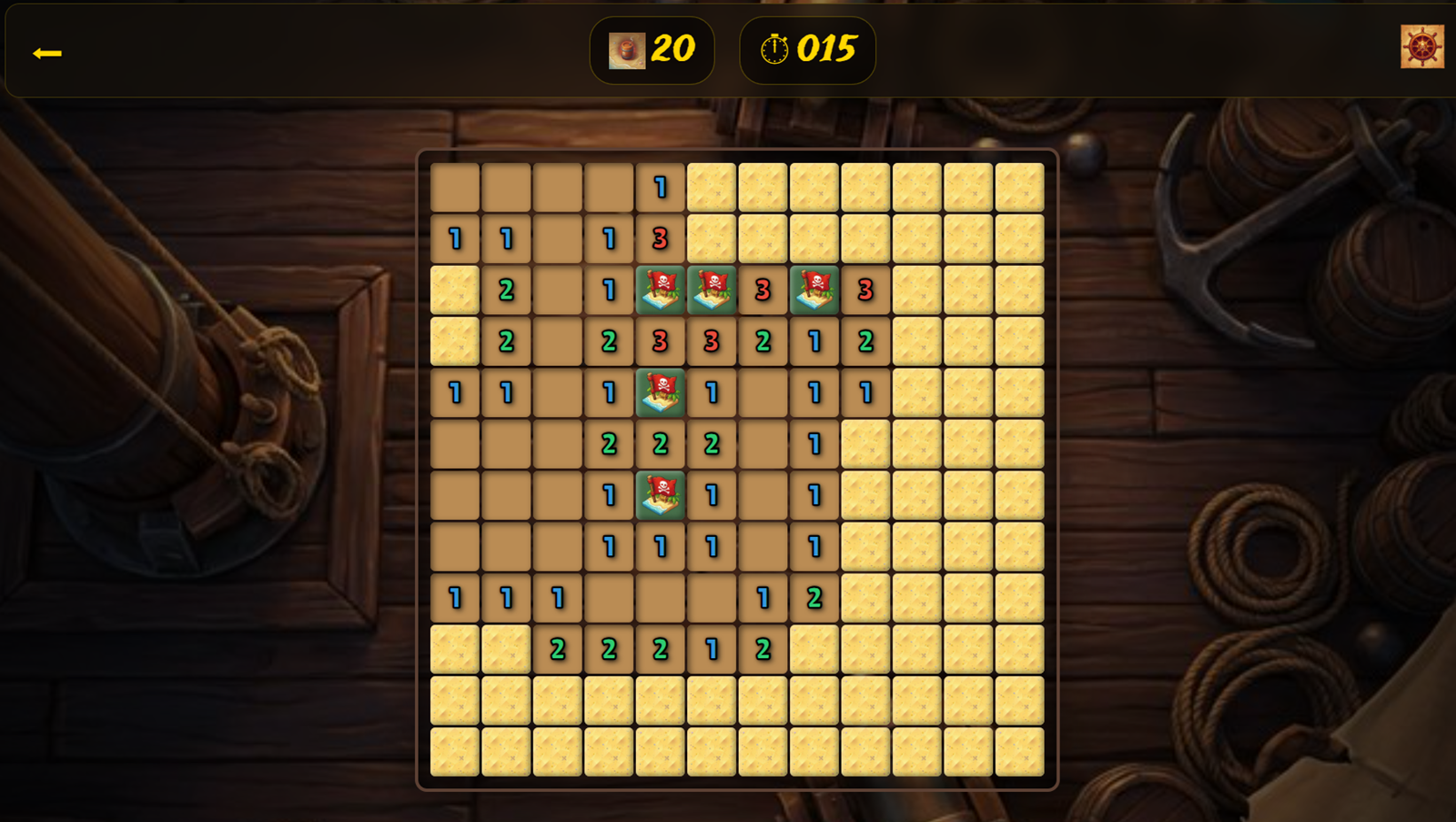Click the pirate flag beside the left 1

tap(659, 394)
